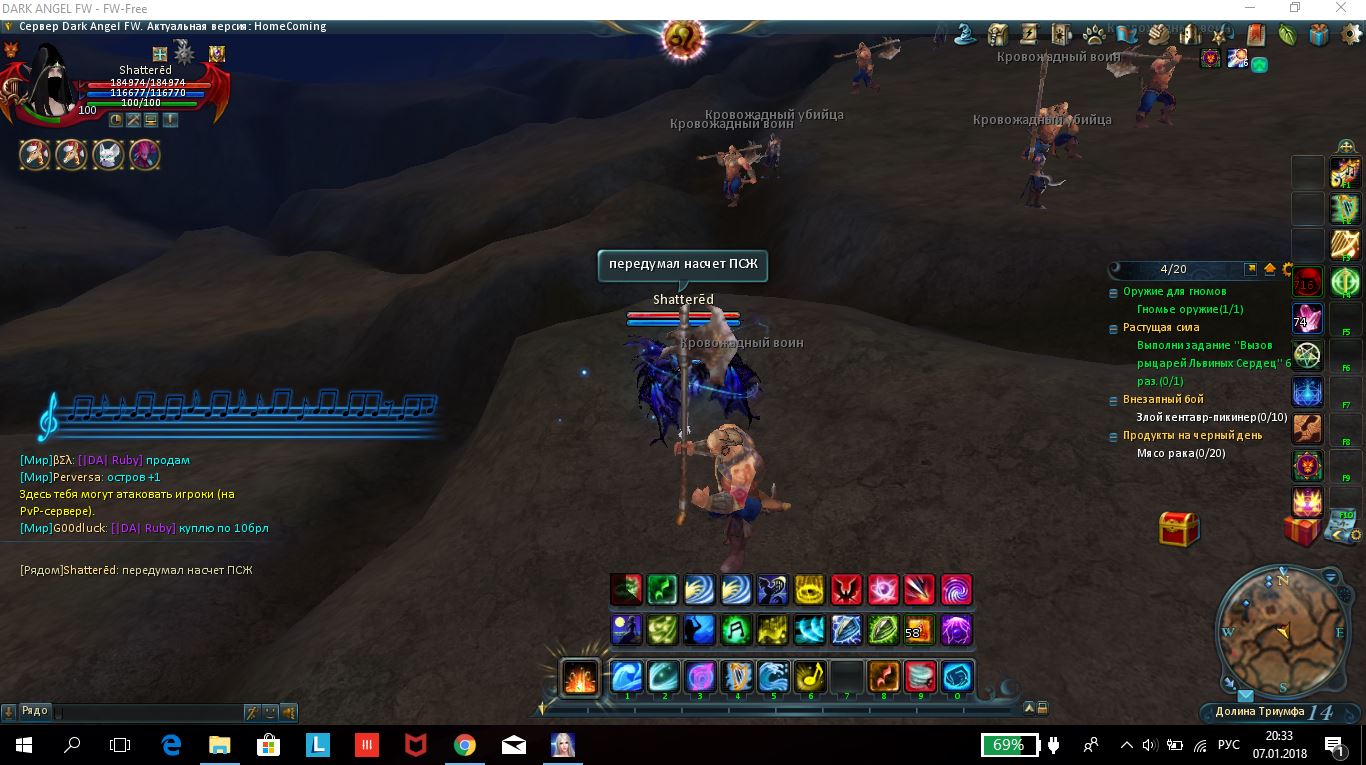This screenshot has height=765, width=1366.
Task: Activate the ocean wave skill in slot 5
Action: point(774,677)
